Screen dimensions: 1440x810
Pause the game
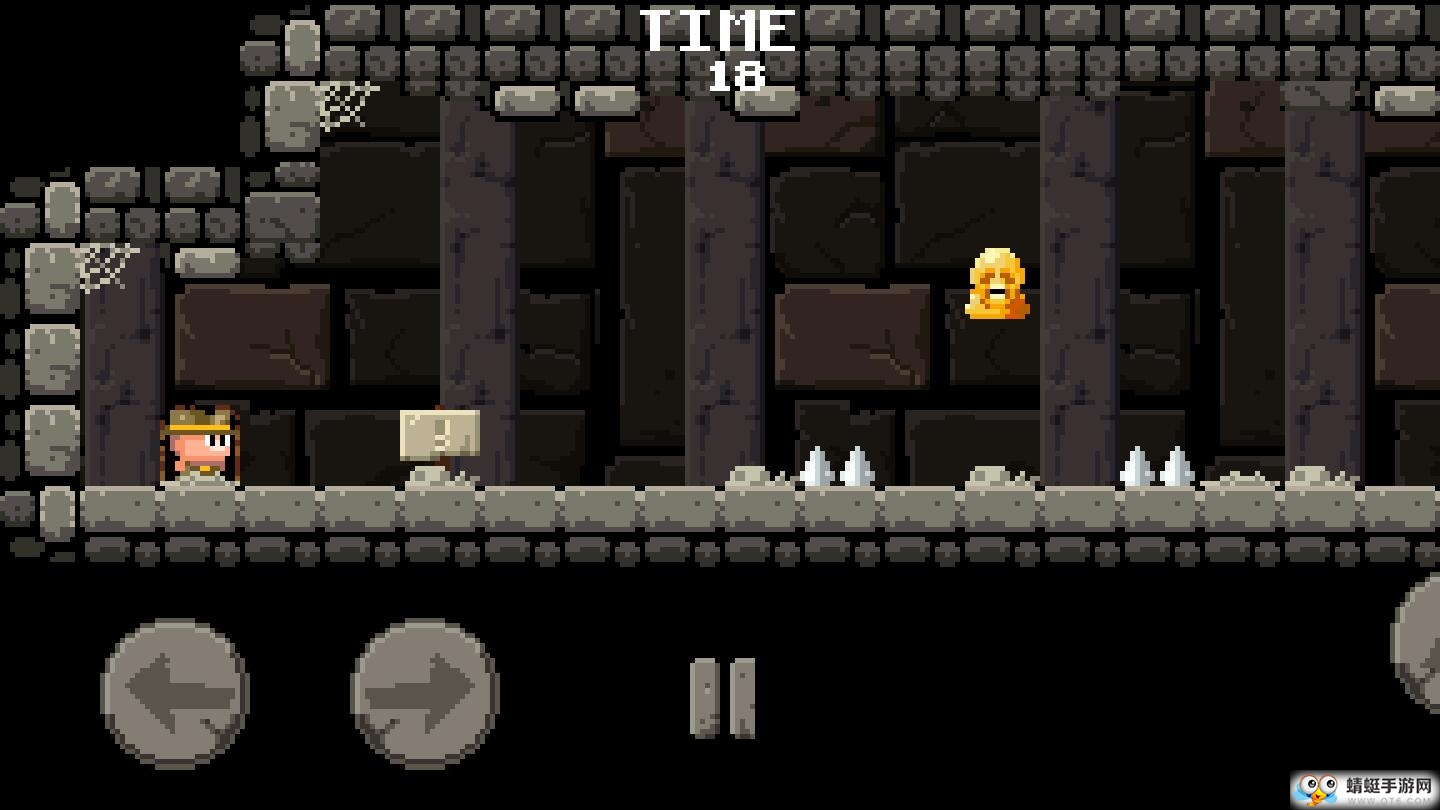point(722,698)
